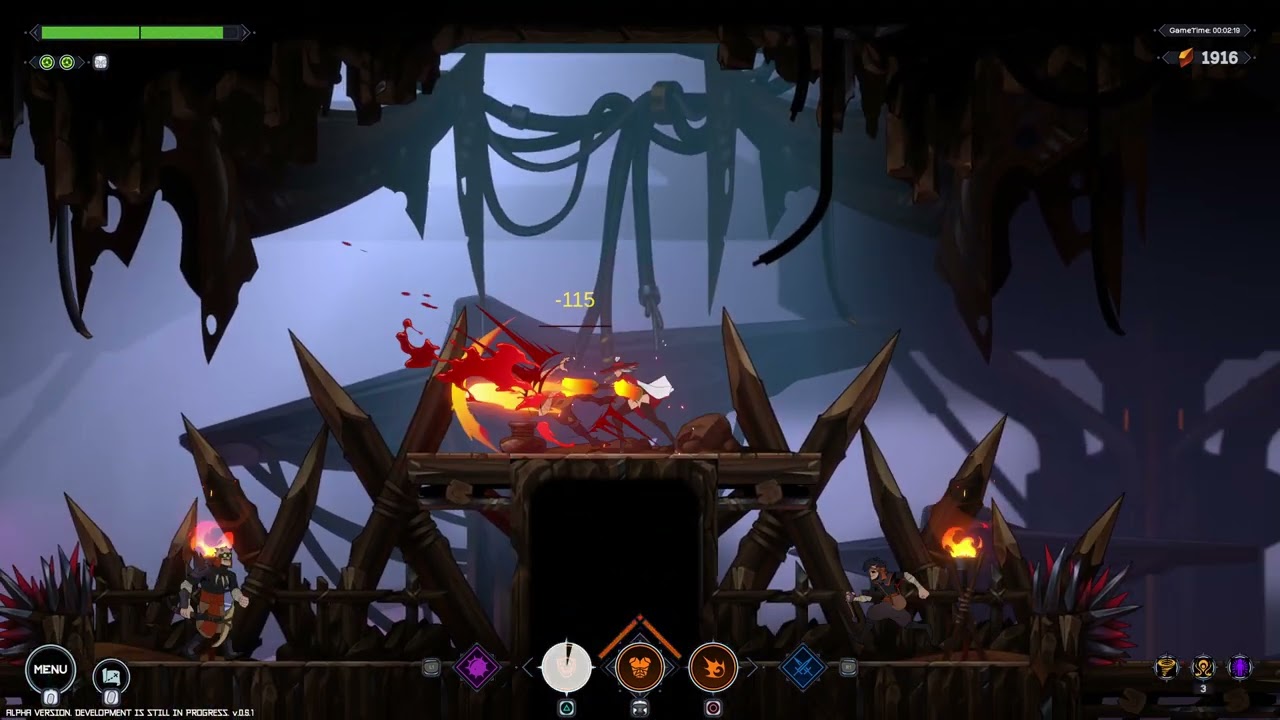Image resolution: width=1280 pixels, height=720 pixels.
Task: Open the treasure map icon button
Action: [x=111, y=676]
